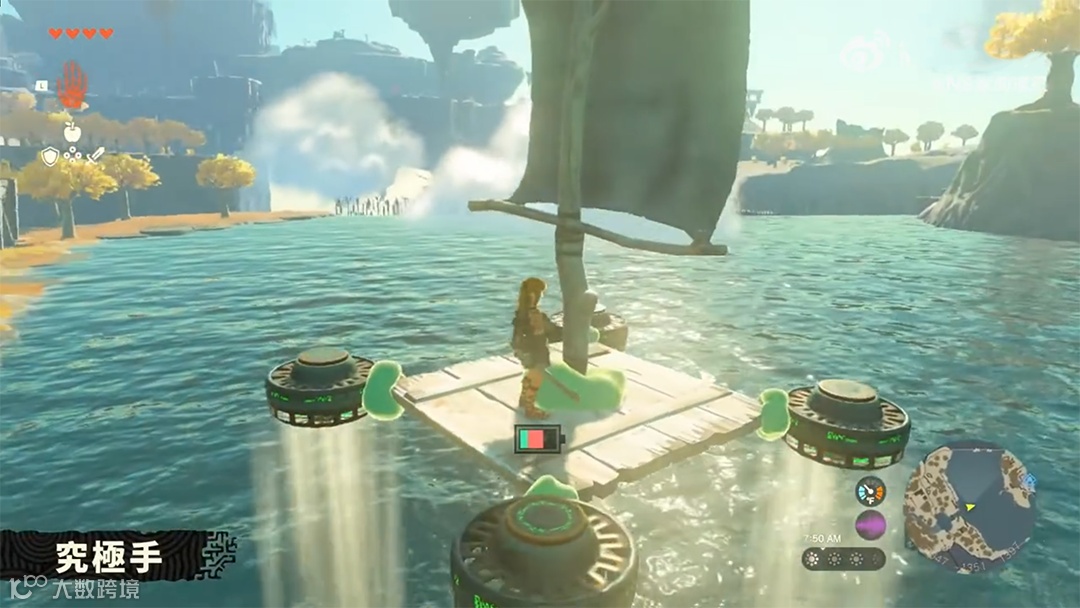Open the circular minimap
1080x608 pixels.
[x=968, y=508]
